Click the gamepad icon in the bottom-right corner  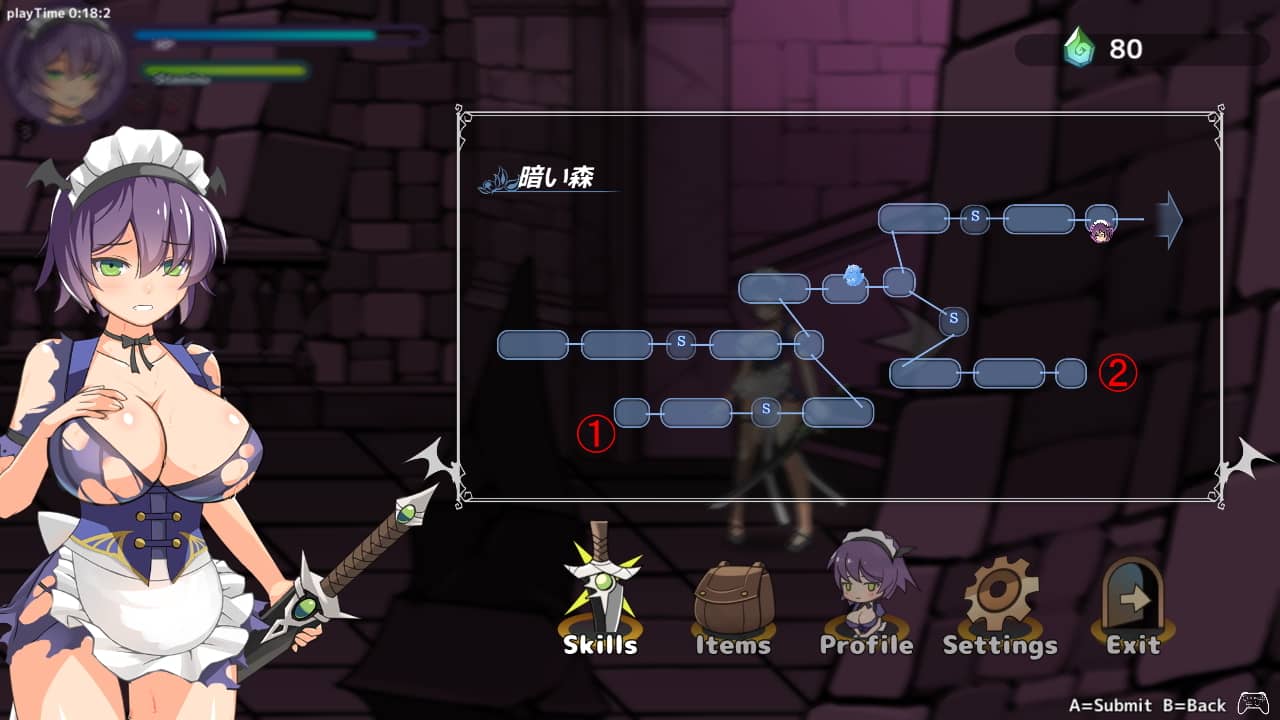(1251, 702)
